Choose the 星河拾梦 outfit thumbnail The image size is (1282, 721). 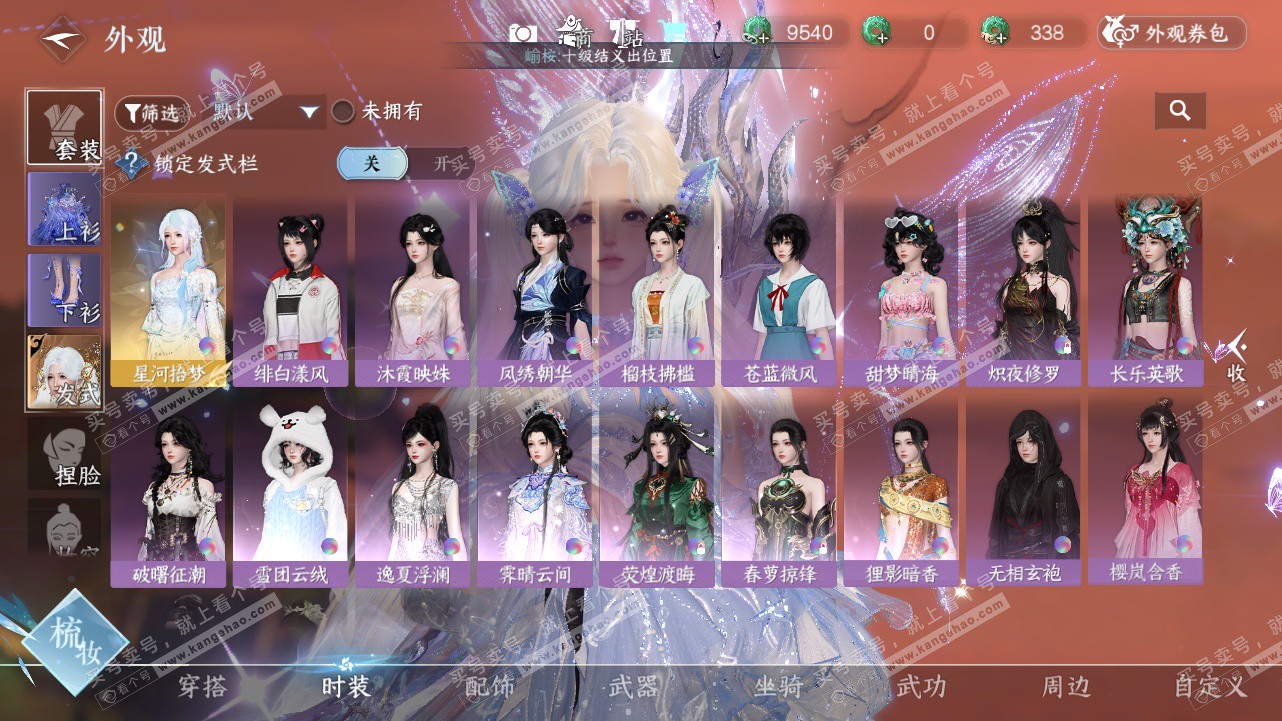(168, 290)
